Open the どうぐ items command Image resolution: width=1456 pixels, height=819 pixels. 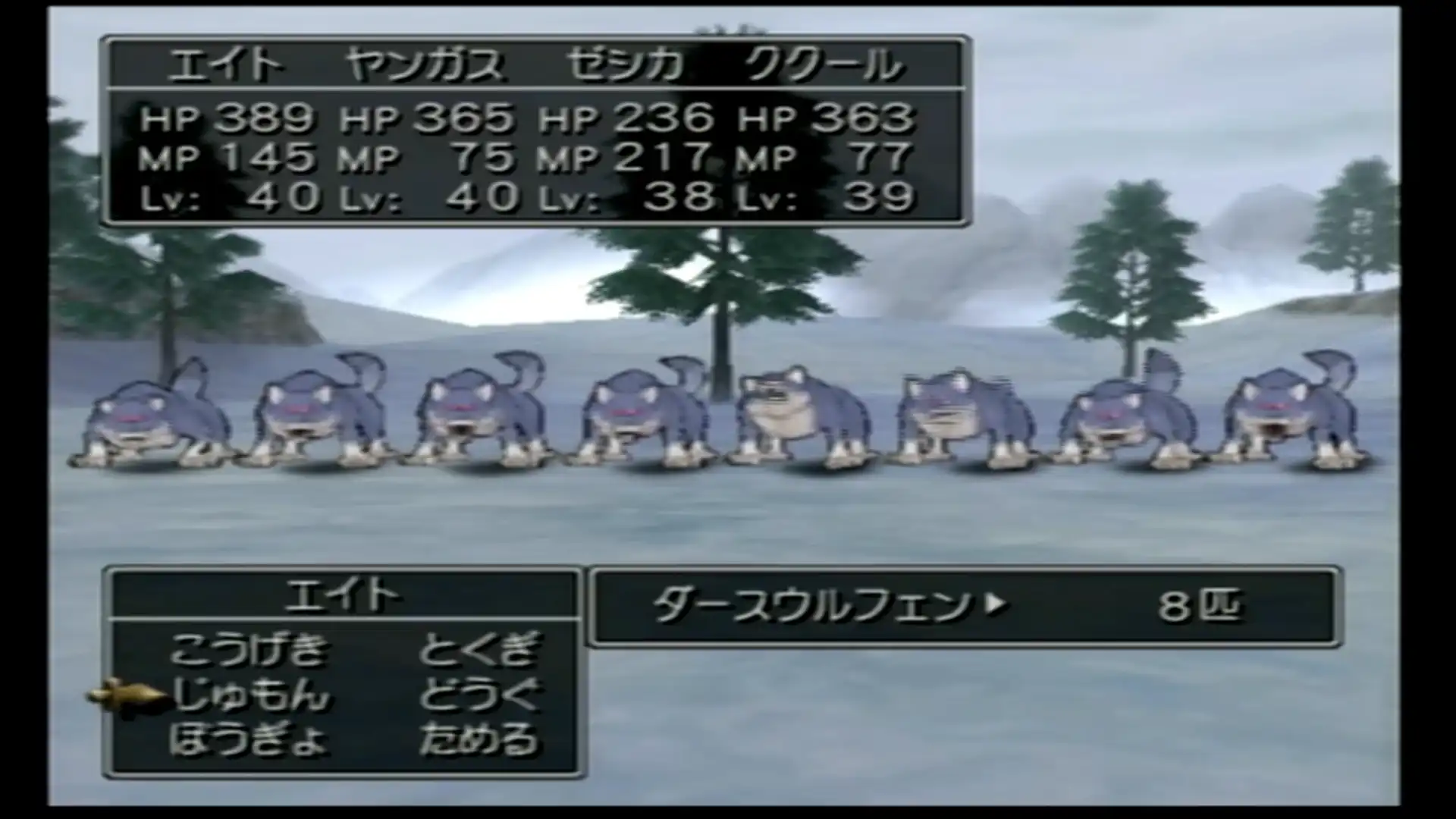pos(479,695)
